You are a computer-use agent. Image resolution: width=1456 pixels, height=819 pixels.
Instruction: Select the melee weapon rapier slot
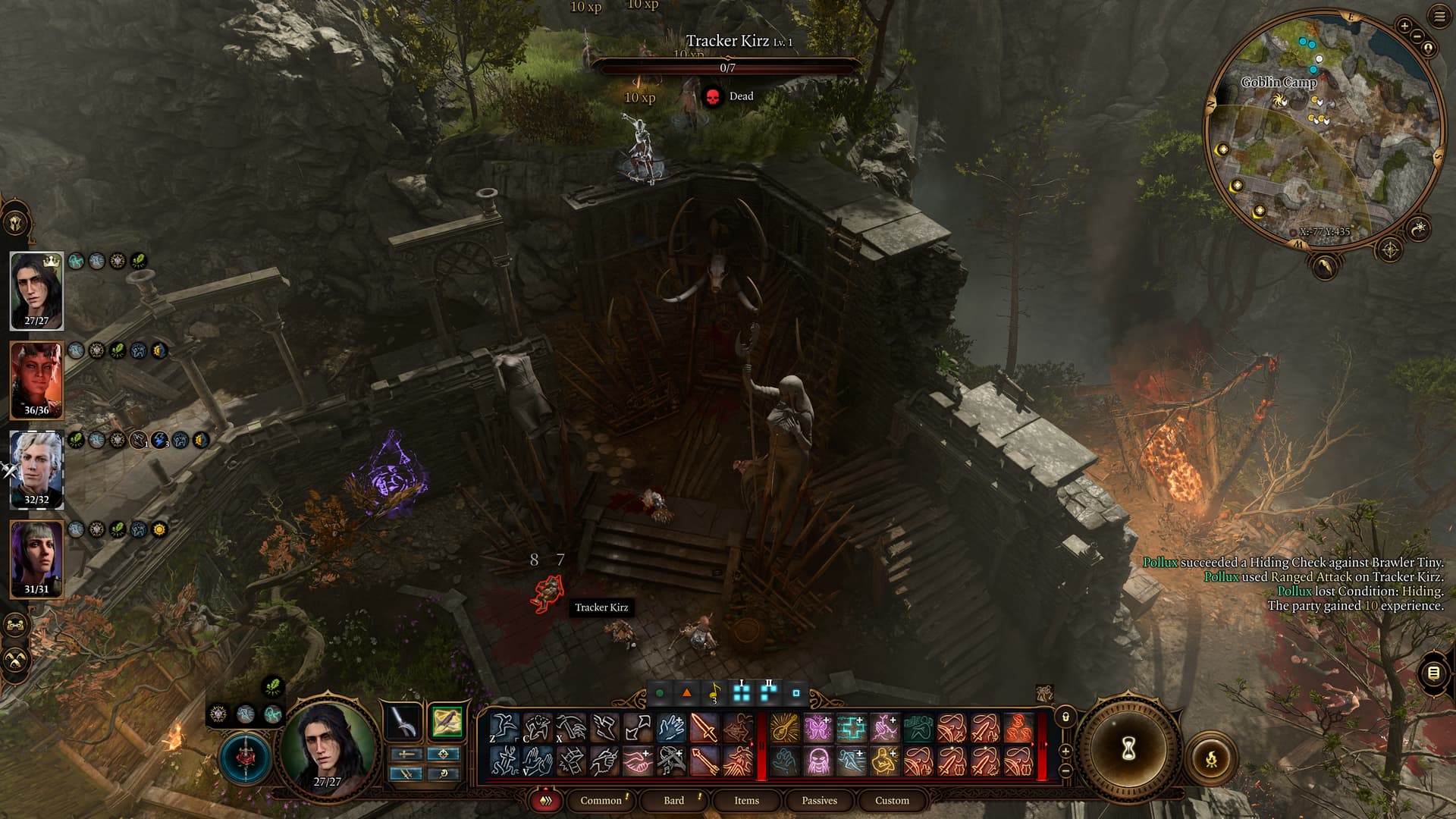pyautogui.click(x=403, y=722)
